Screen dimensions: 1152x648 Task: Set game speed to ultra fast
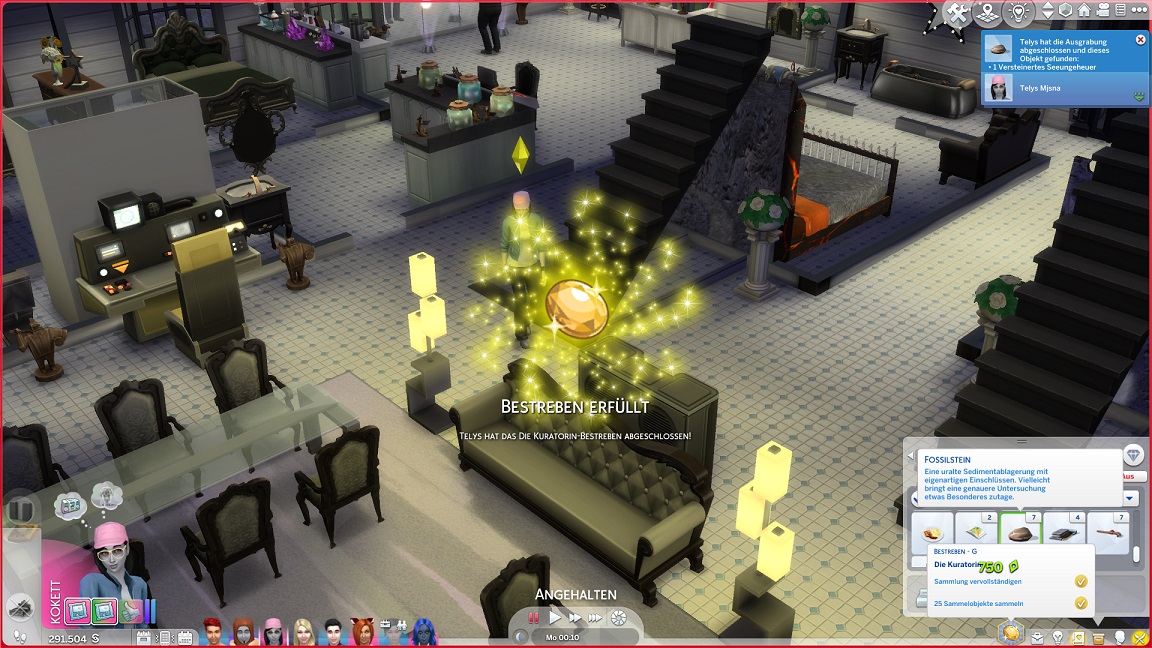click(x=596, y=618)
